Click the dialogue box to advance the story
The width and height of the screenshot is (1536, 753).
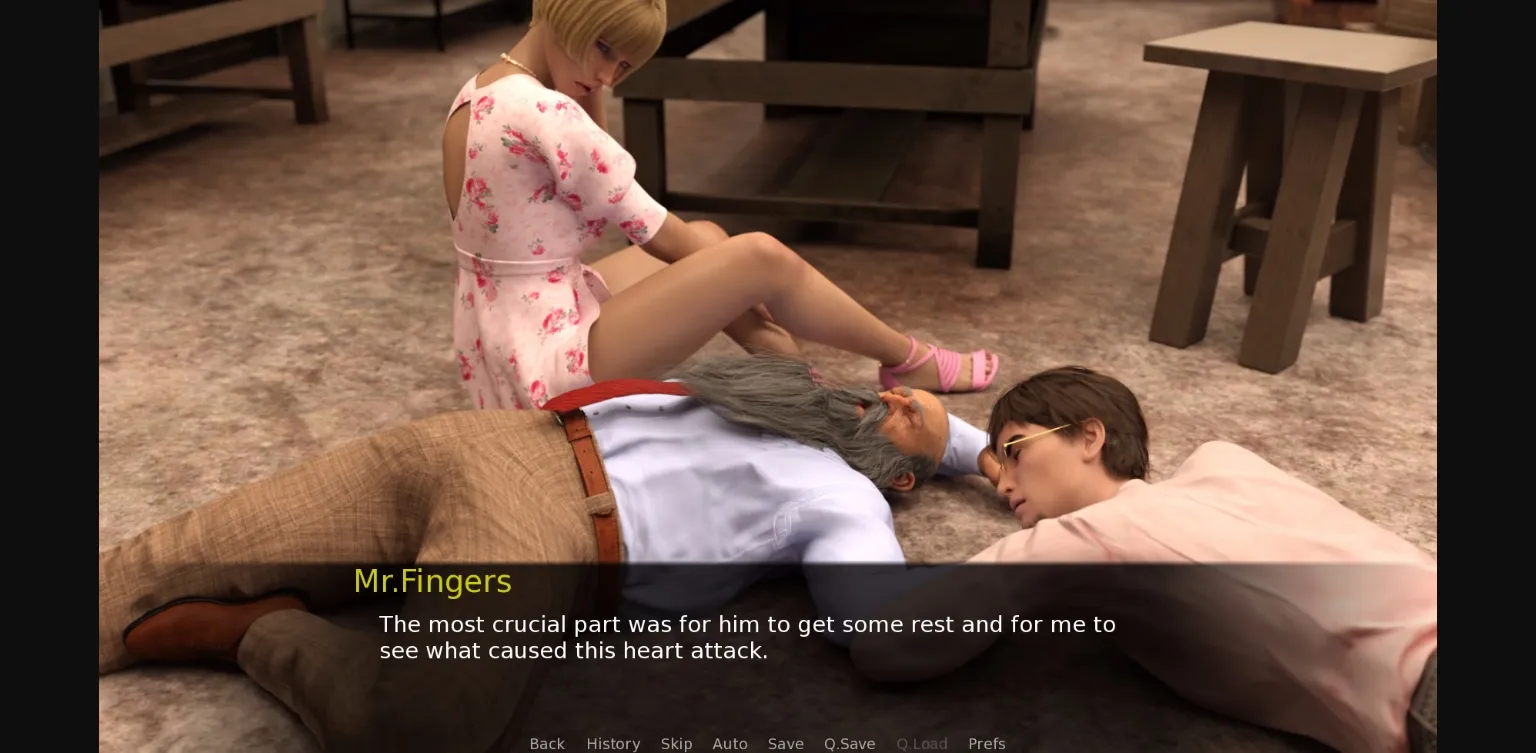[747, 638]
